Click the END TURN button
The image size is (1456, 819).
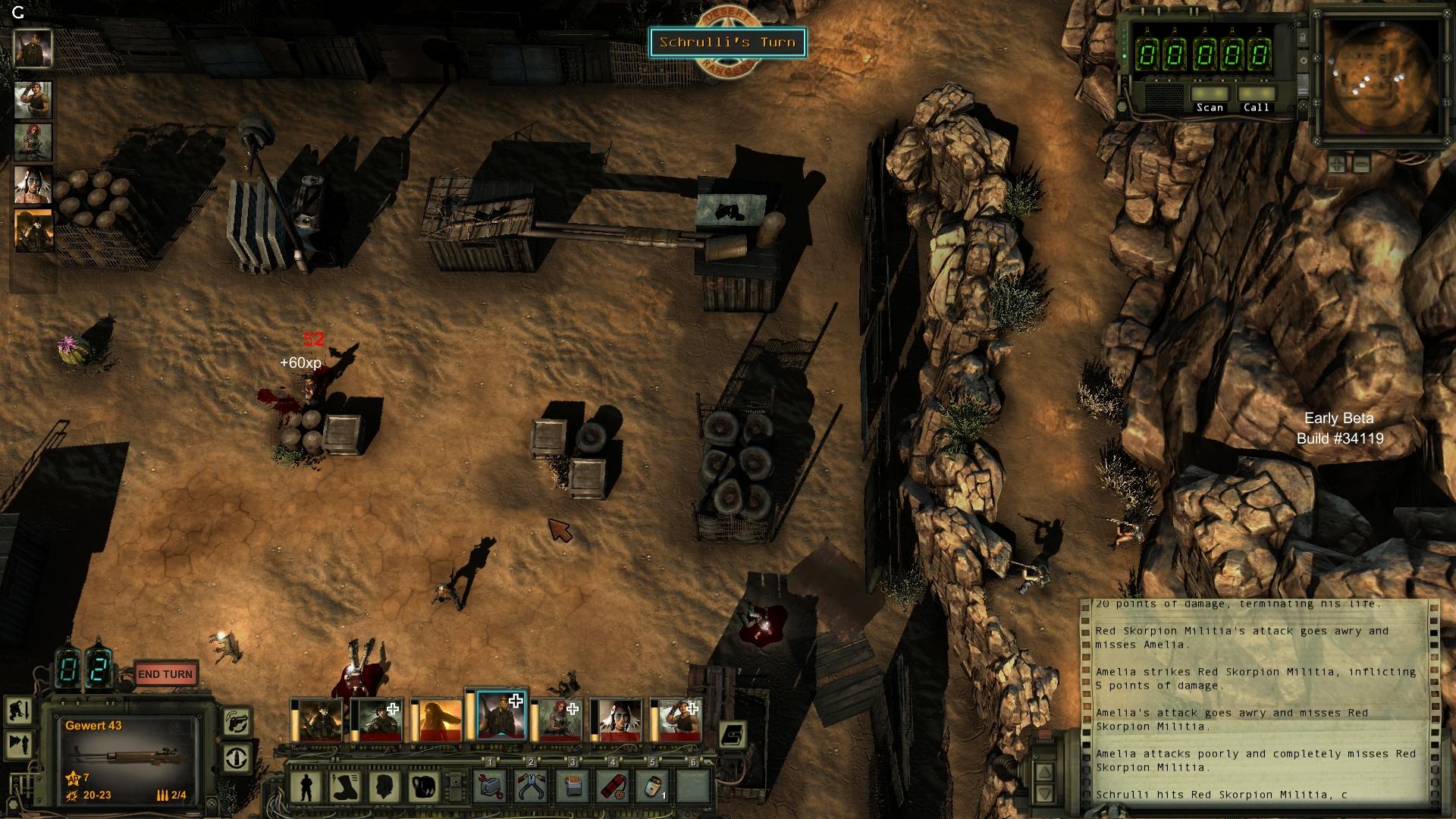click(x=165, y=674)
